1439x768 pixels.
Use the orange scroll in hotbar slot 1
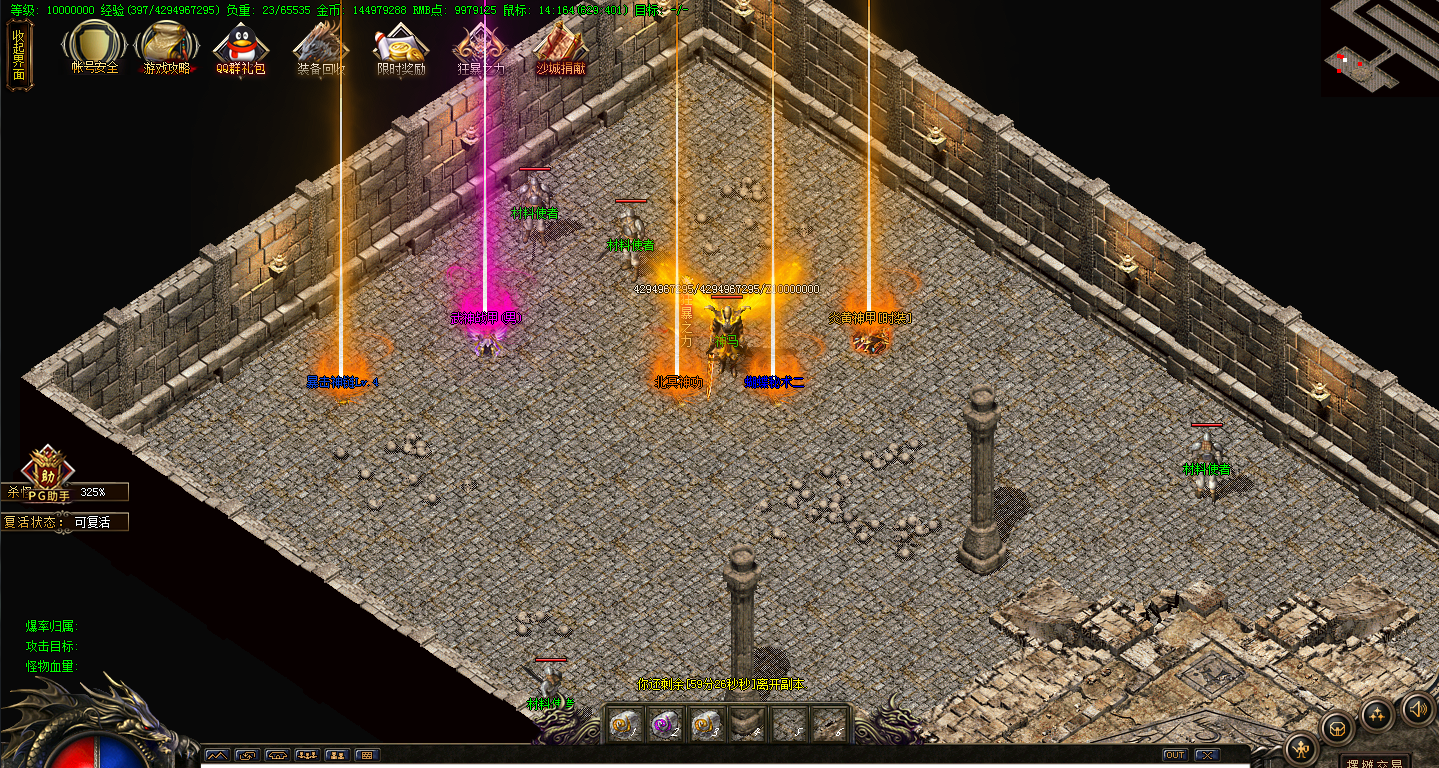click(x=623, y=725)
